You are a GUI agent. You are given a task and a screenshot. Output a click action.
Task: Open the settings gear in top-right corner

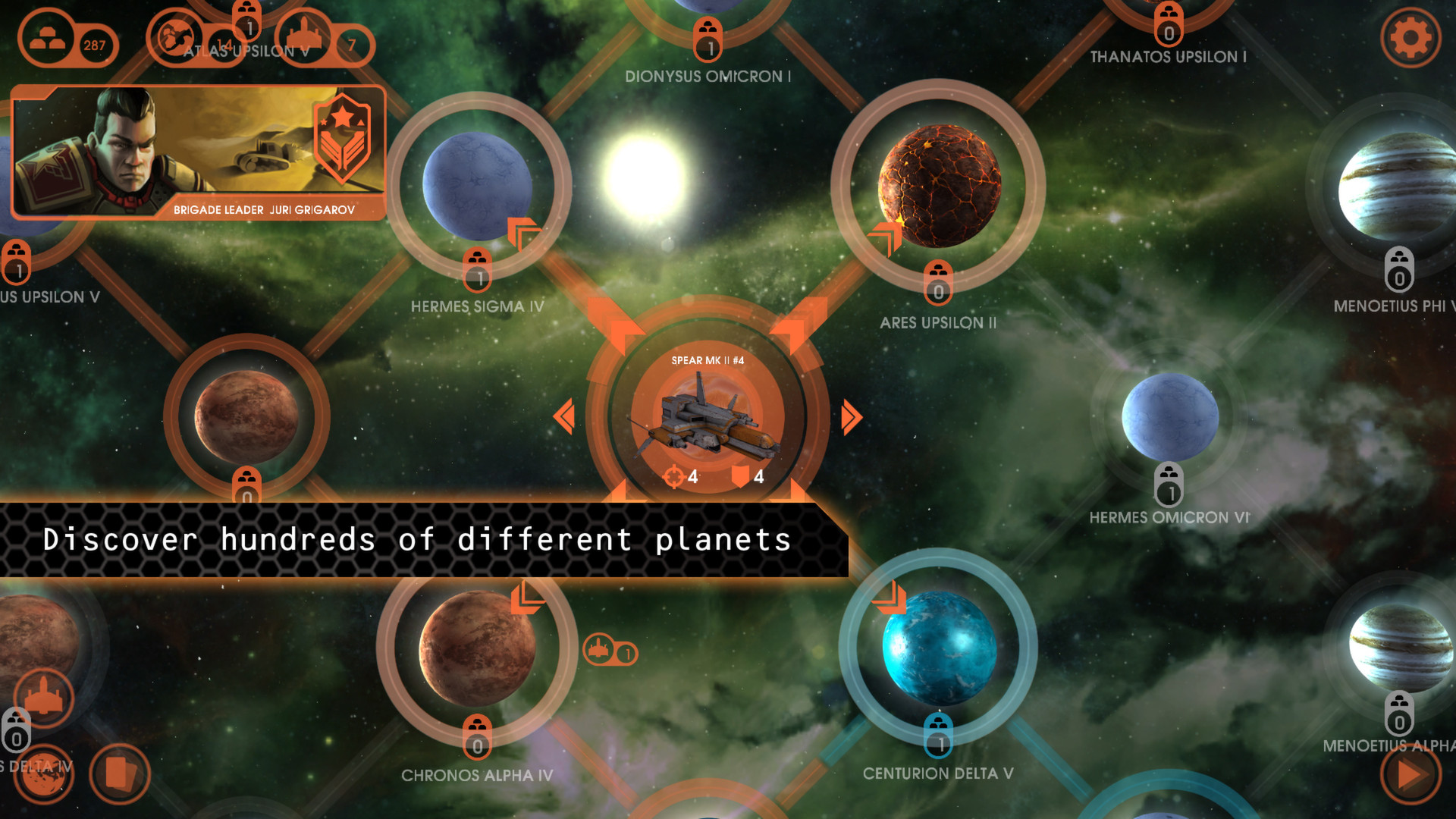(1410, 38)
